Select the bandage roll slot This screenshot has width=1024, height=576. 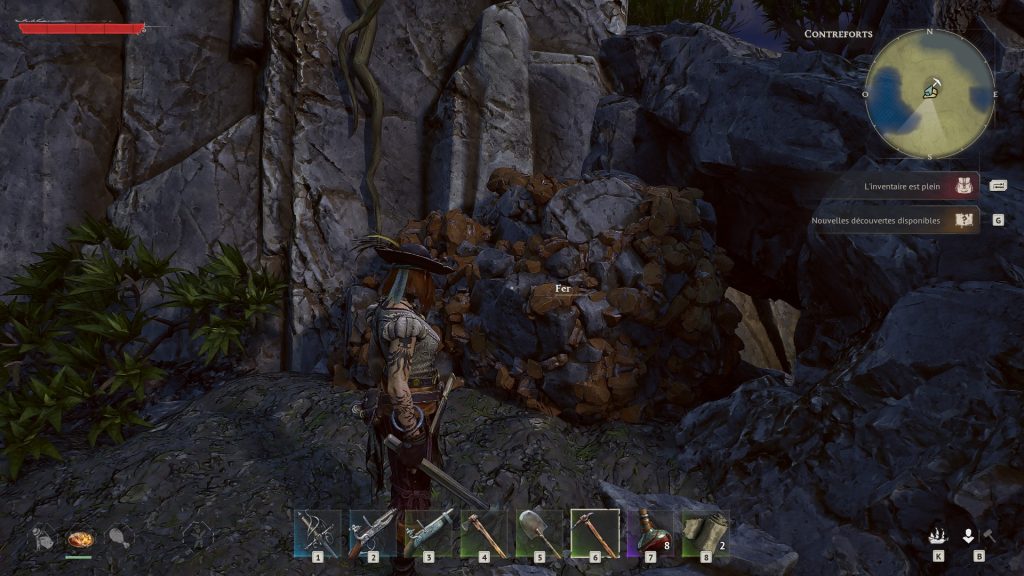(x=704, y=532)
